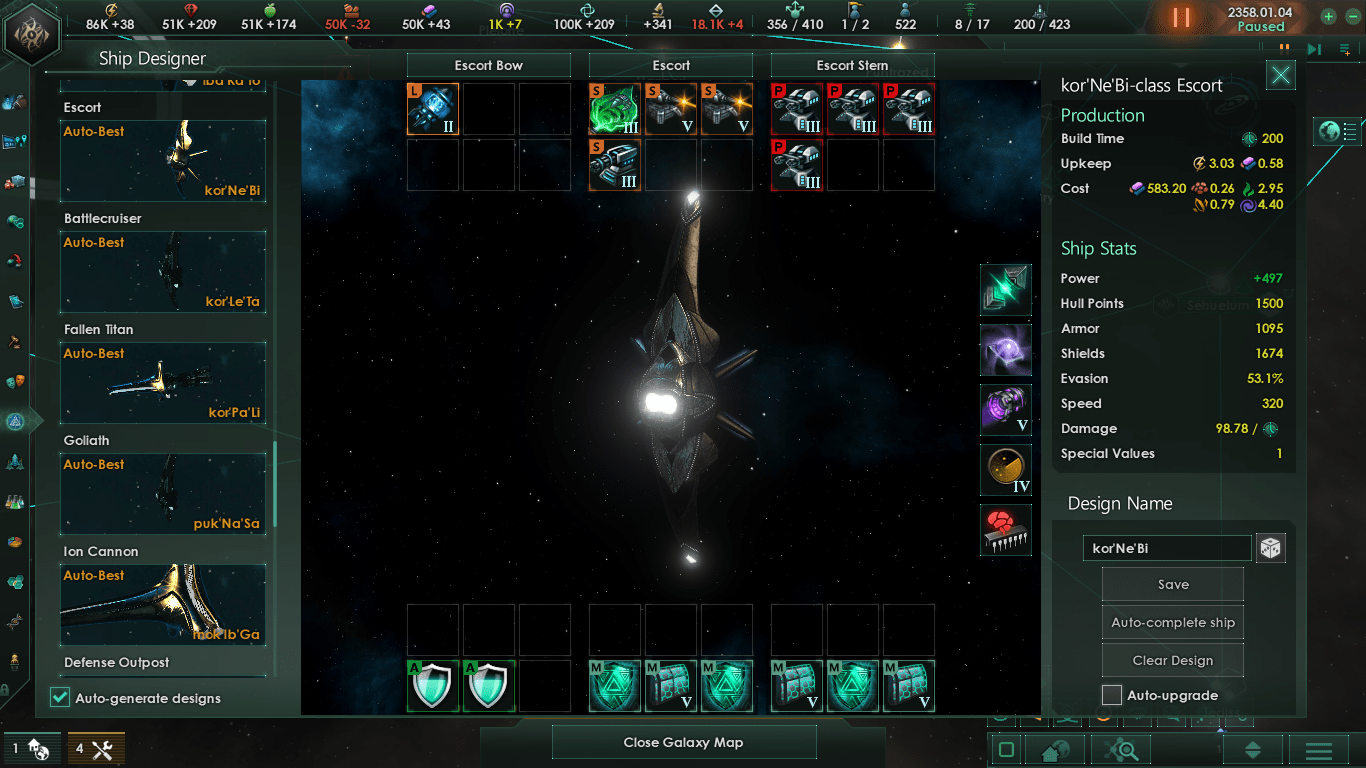Clear the ship design
Image resolution: width=1366 pixels, height=768 pixels.
click(1173, 660)
